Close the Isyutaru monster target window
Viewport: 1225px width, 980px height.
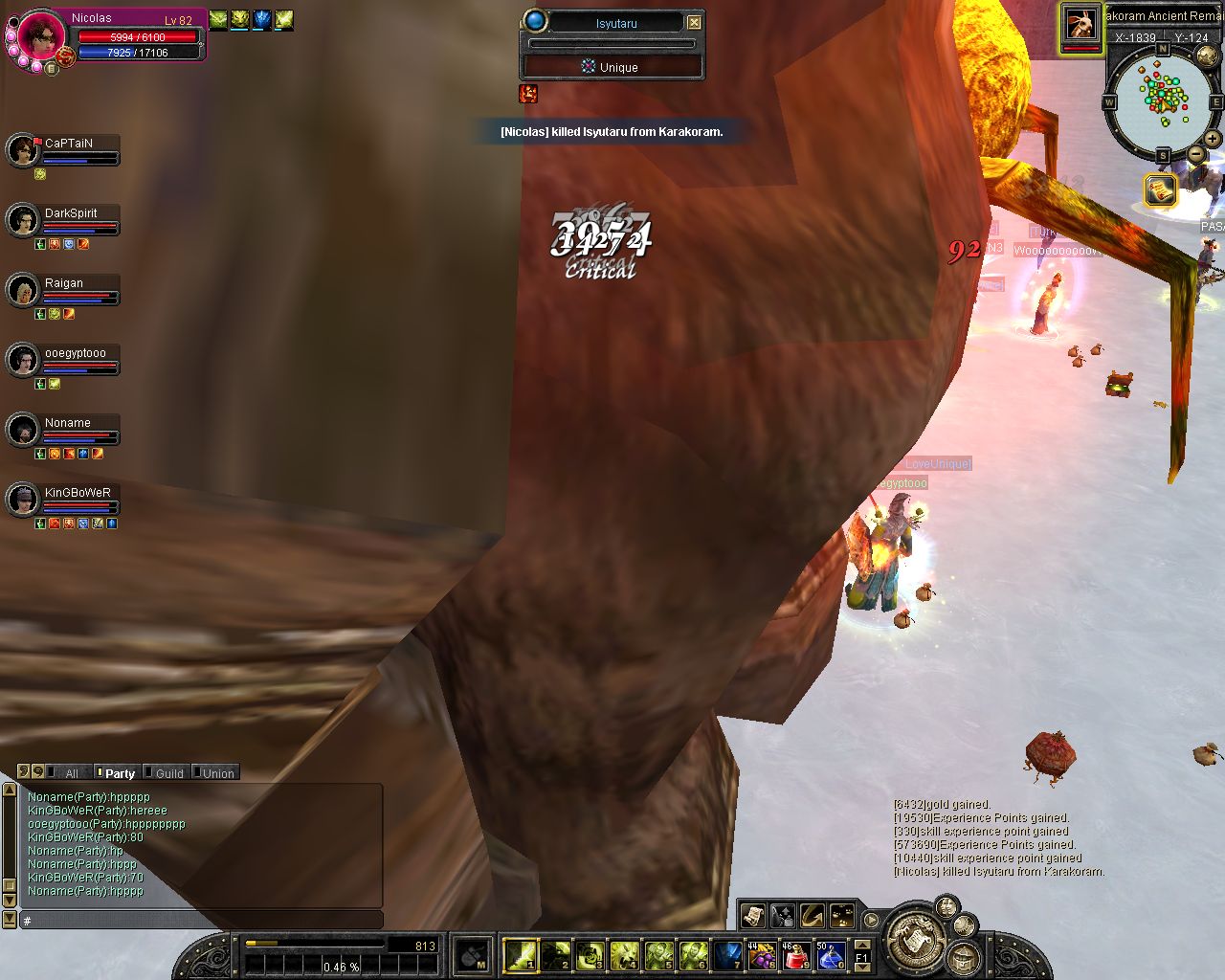pyautogui.click(x=695, y=21)
